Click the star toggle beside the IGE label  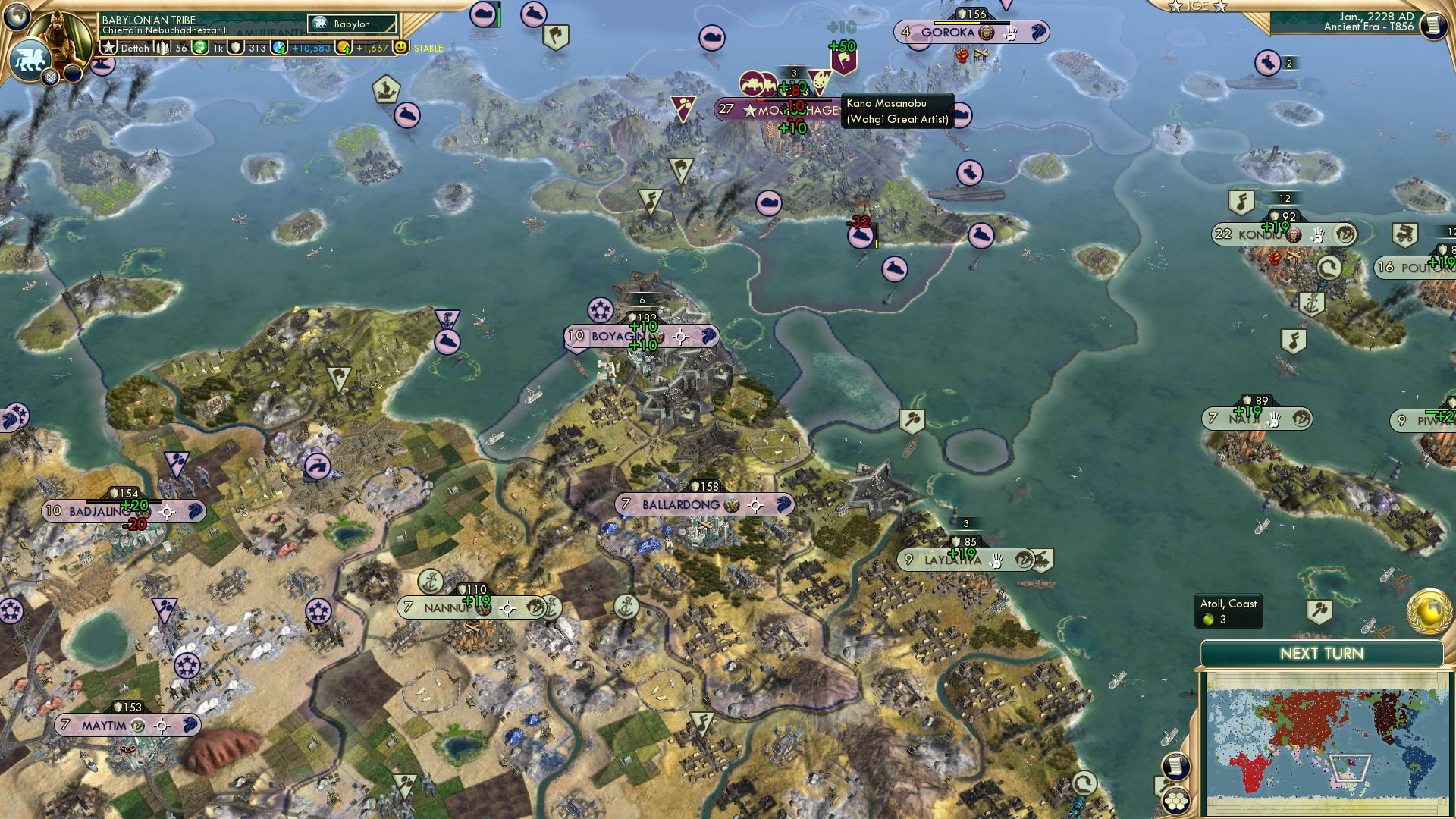click(x=1176, y=8)
